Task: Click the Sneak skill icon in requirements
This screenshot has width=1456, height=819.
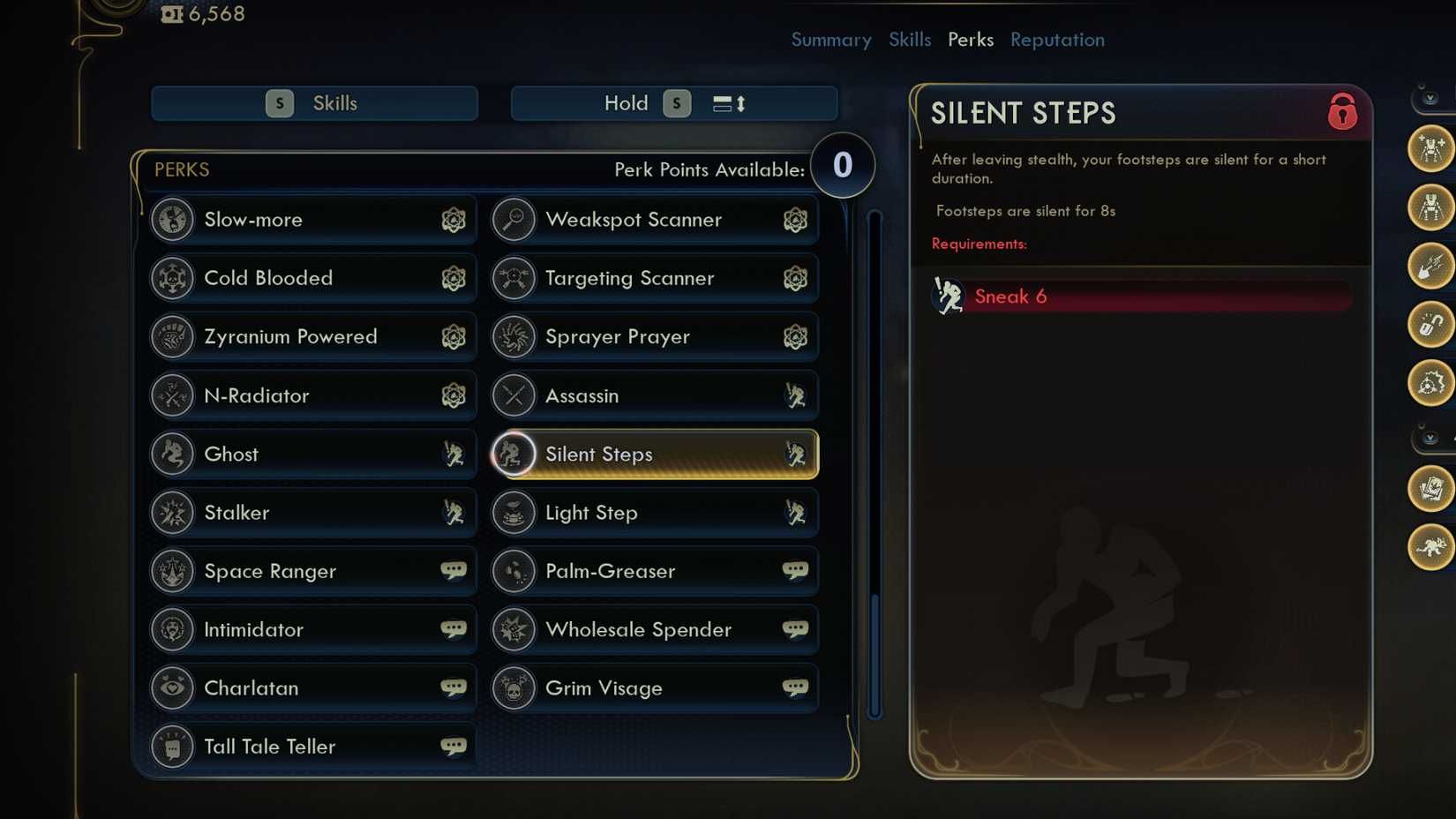Action: click(x=948, y=296)
